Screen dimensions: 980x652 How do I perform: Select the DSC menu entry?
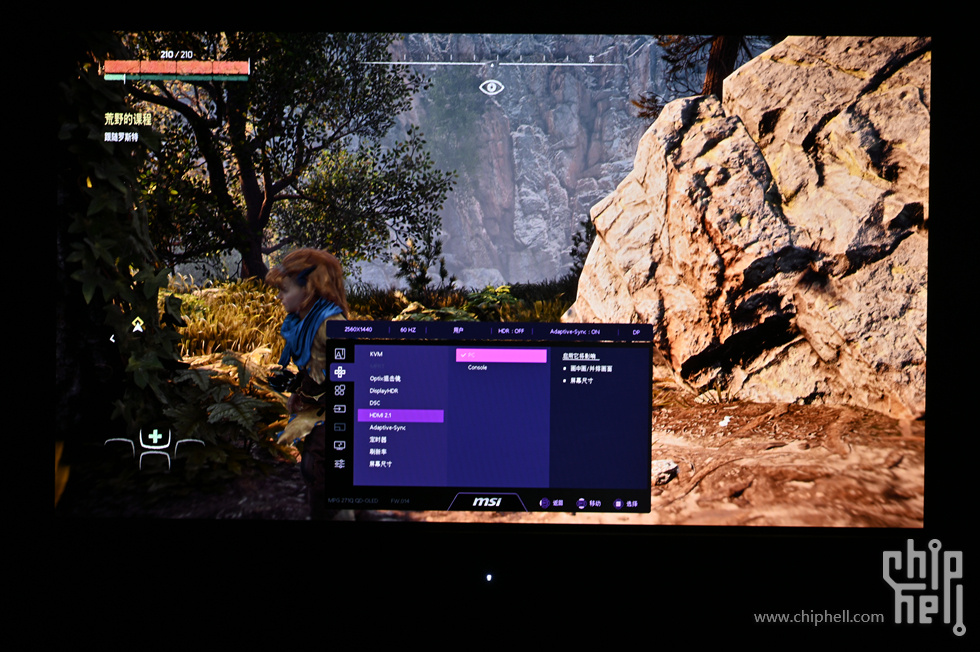[375, 403]
